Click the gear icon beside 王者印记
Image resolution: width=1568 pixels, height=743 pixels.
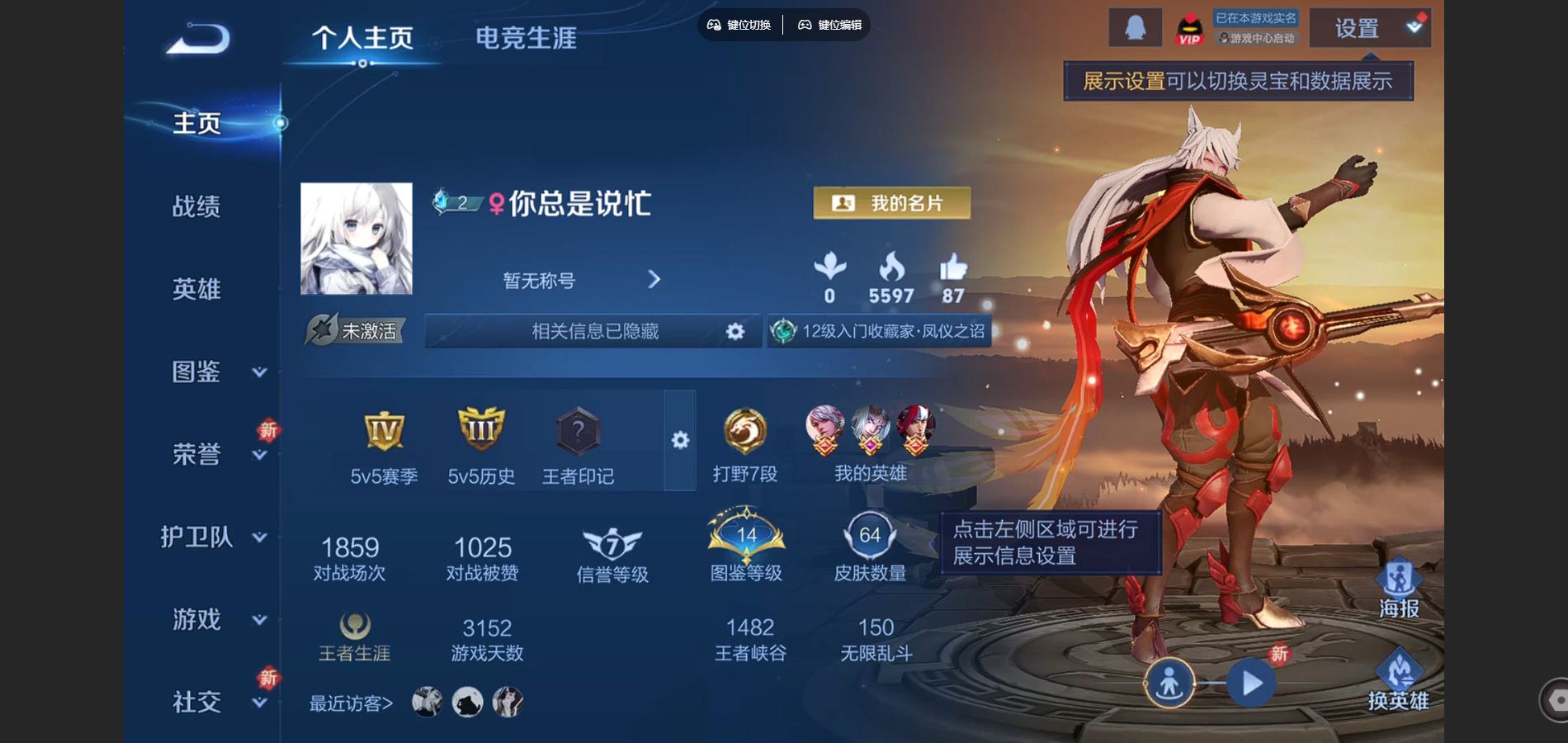(x=678, y=442)
